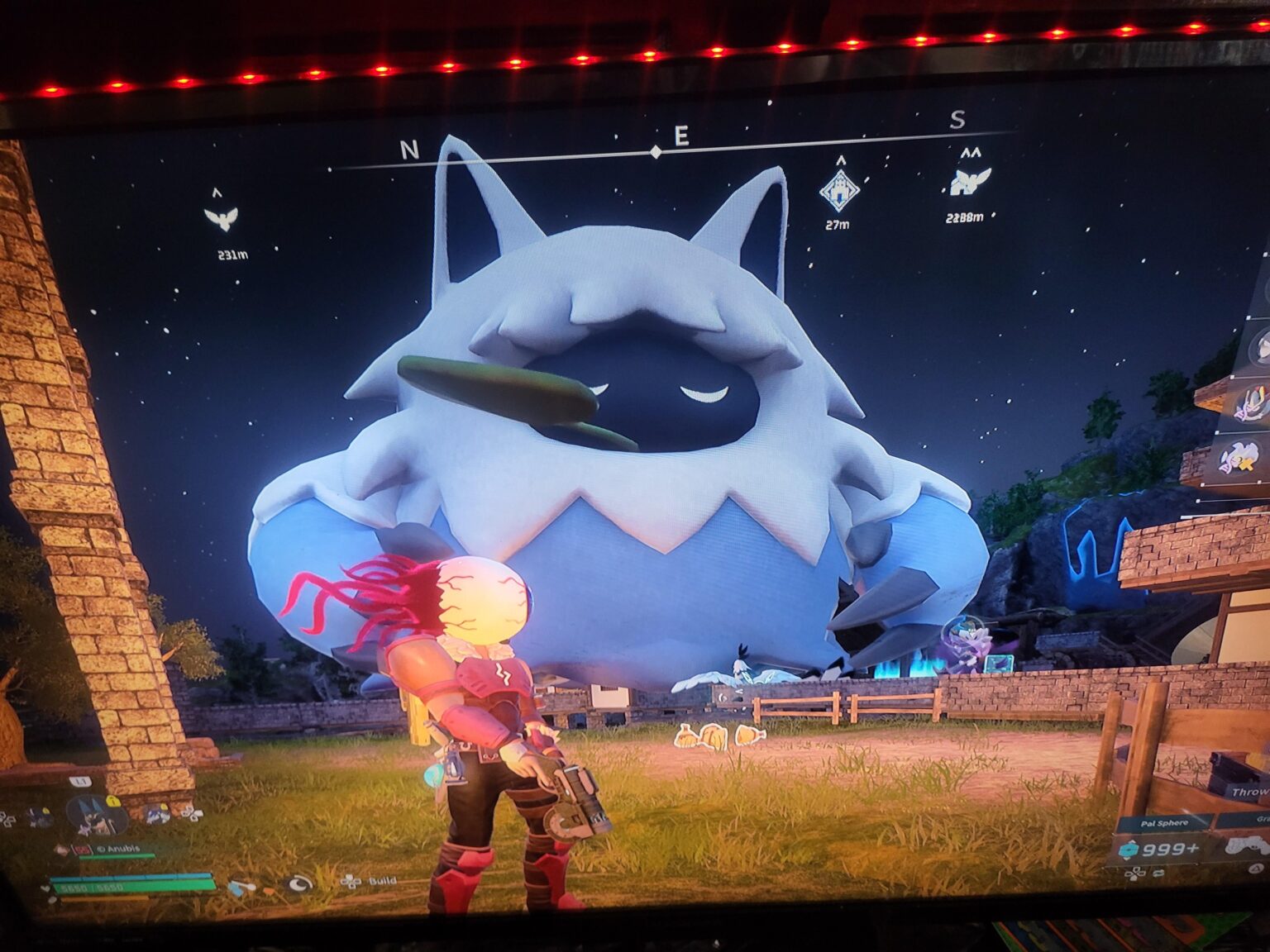Select the eagle waypoint marker at 231m
Screen dimensions: 1270x952
click(x=221, y=219)
